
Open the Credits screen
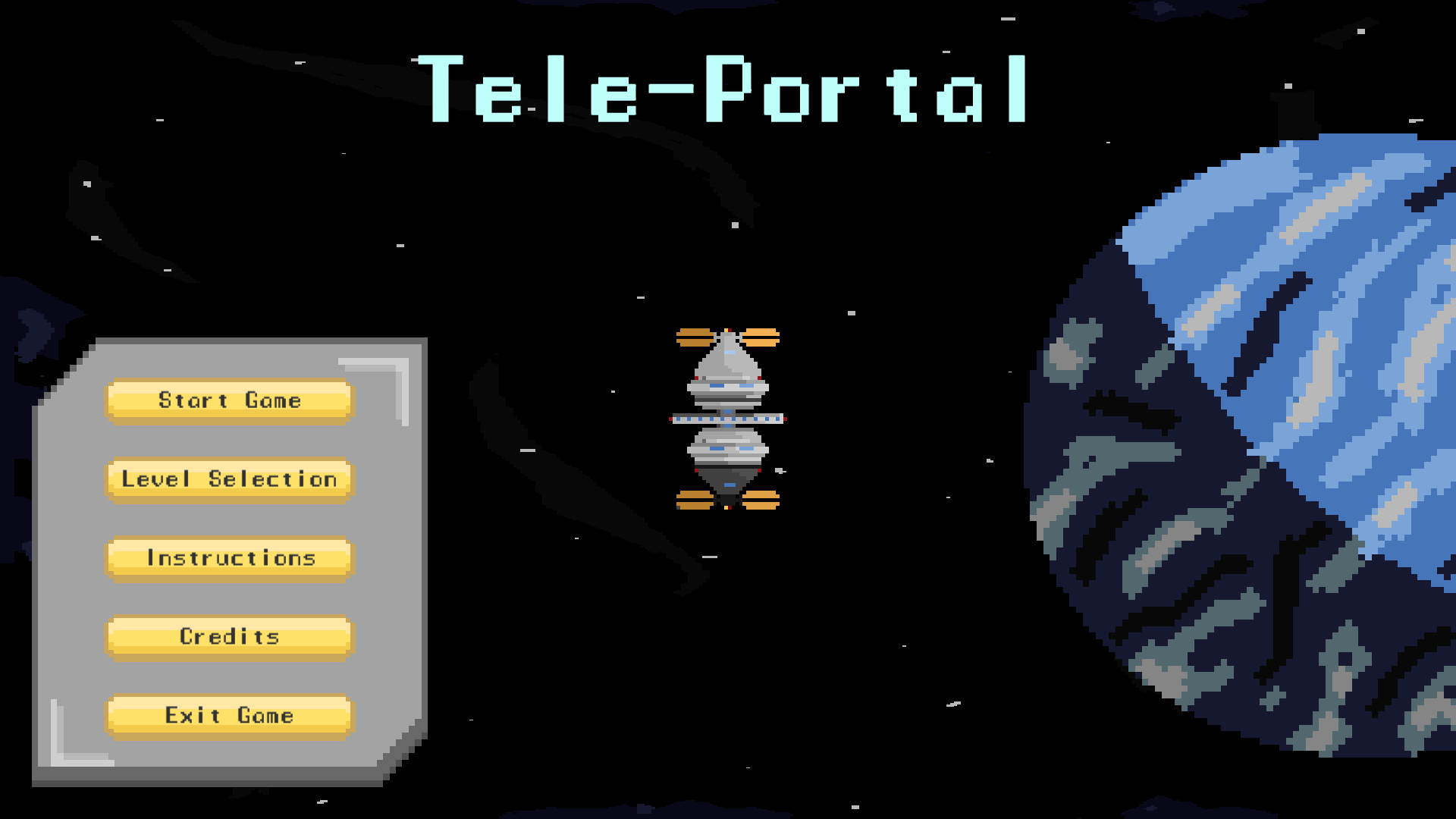(x=228, y=637)
